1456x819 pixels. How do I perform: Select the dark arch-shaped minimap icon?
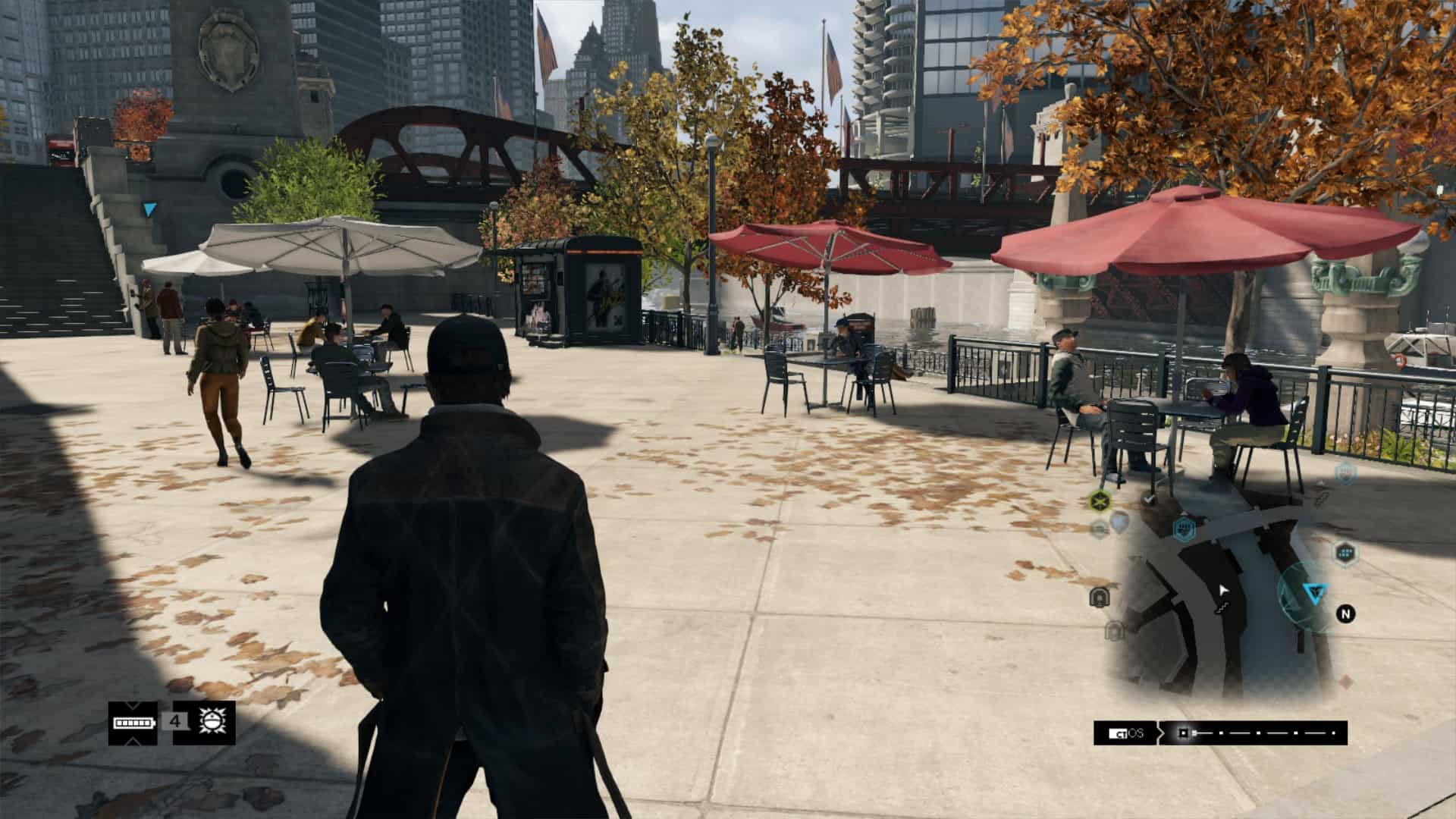[x=1099, y=598]
